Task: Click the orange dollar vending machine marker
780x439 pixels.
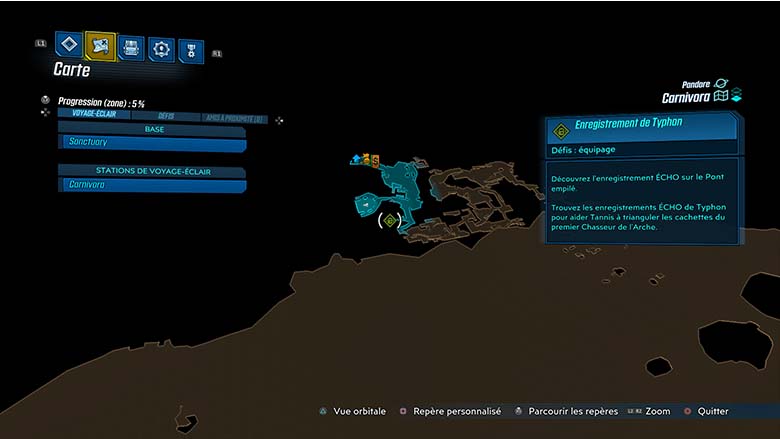Action: coord(376,160)
